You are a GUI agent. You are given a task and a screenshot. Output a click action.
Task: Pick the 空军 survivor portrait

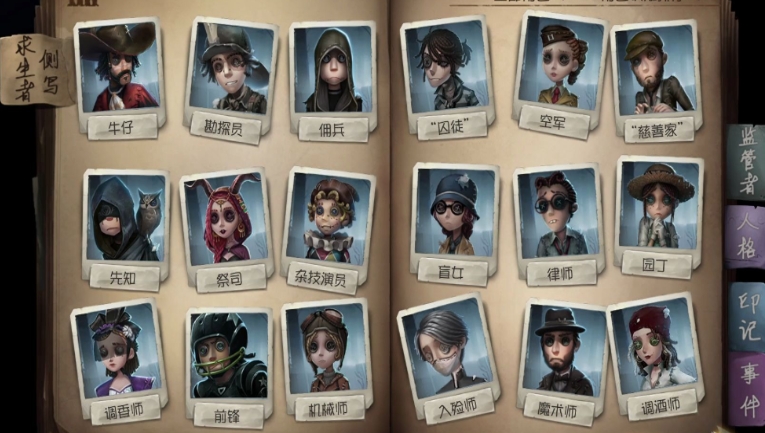click(x=557, y=66)
